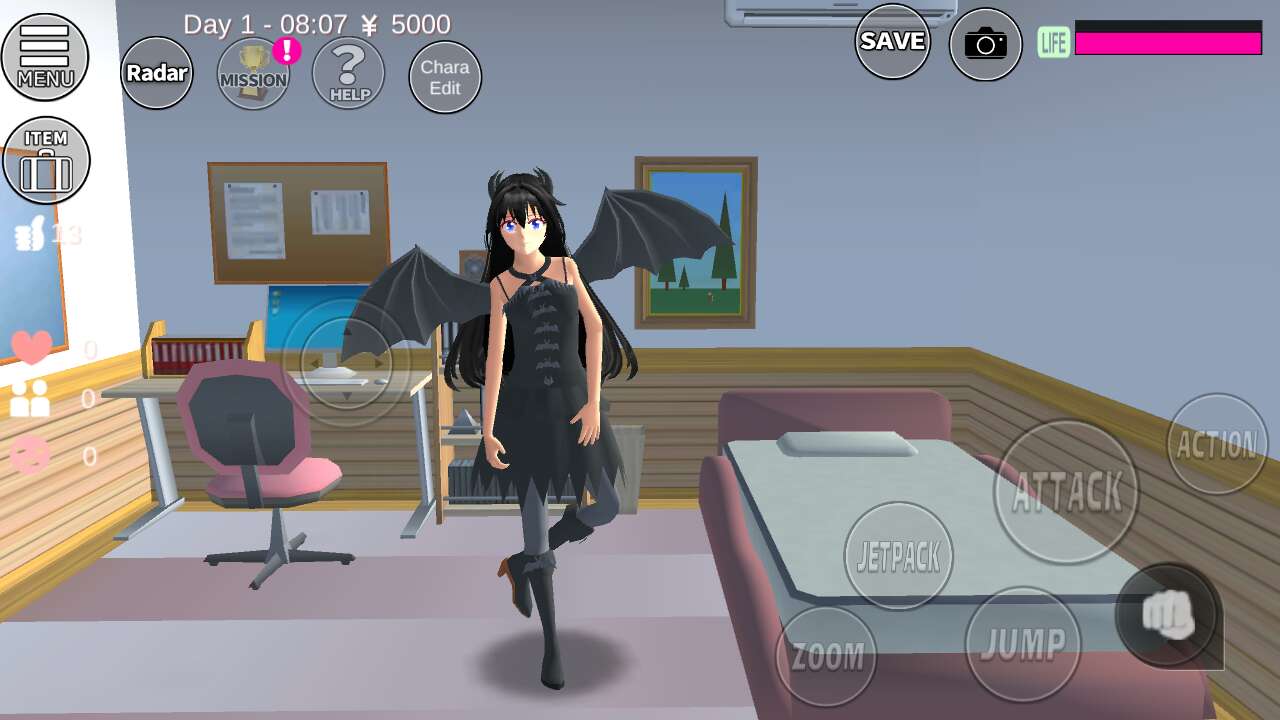Tap the fist punch icon
This screenshot has width=1280, height=720.
click(1168, 616)
